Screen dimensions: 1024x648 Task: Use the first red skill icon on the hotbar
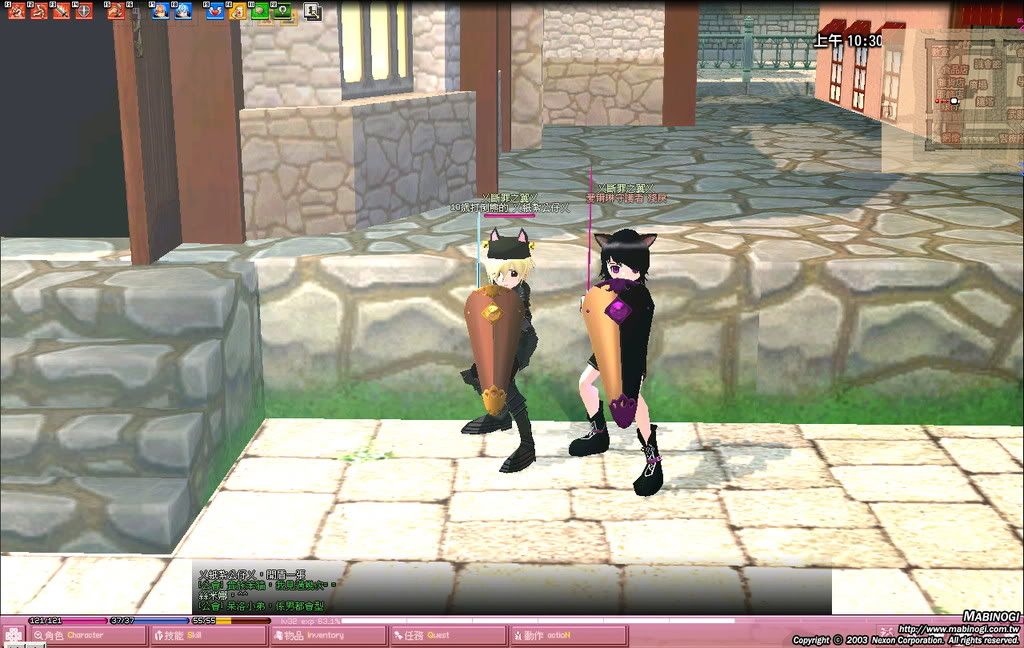(14, 11)
